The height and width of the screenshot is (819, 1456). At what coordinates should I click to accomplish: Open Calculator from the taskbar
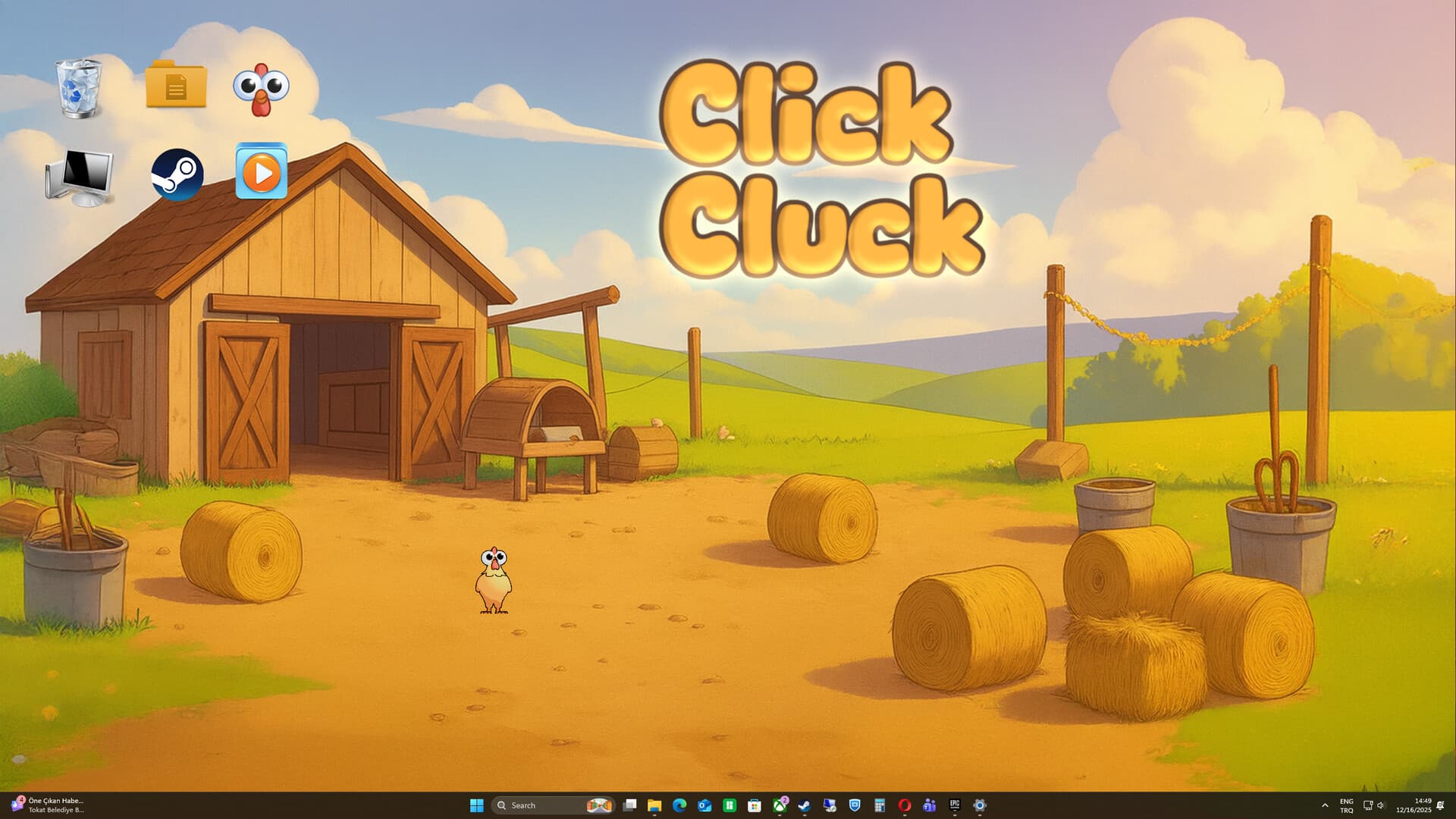point(879,805)
